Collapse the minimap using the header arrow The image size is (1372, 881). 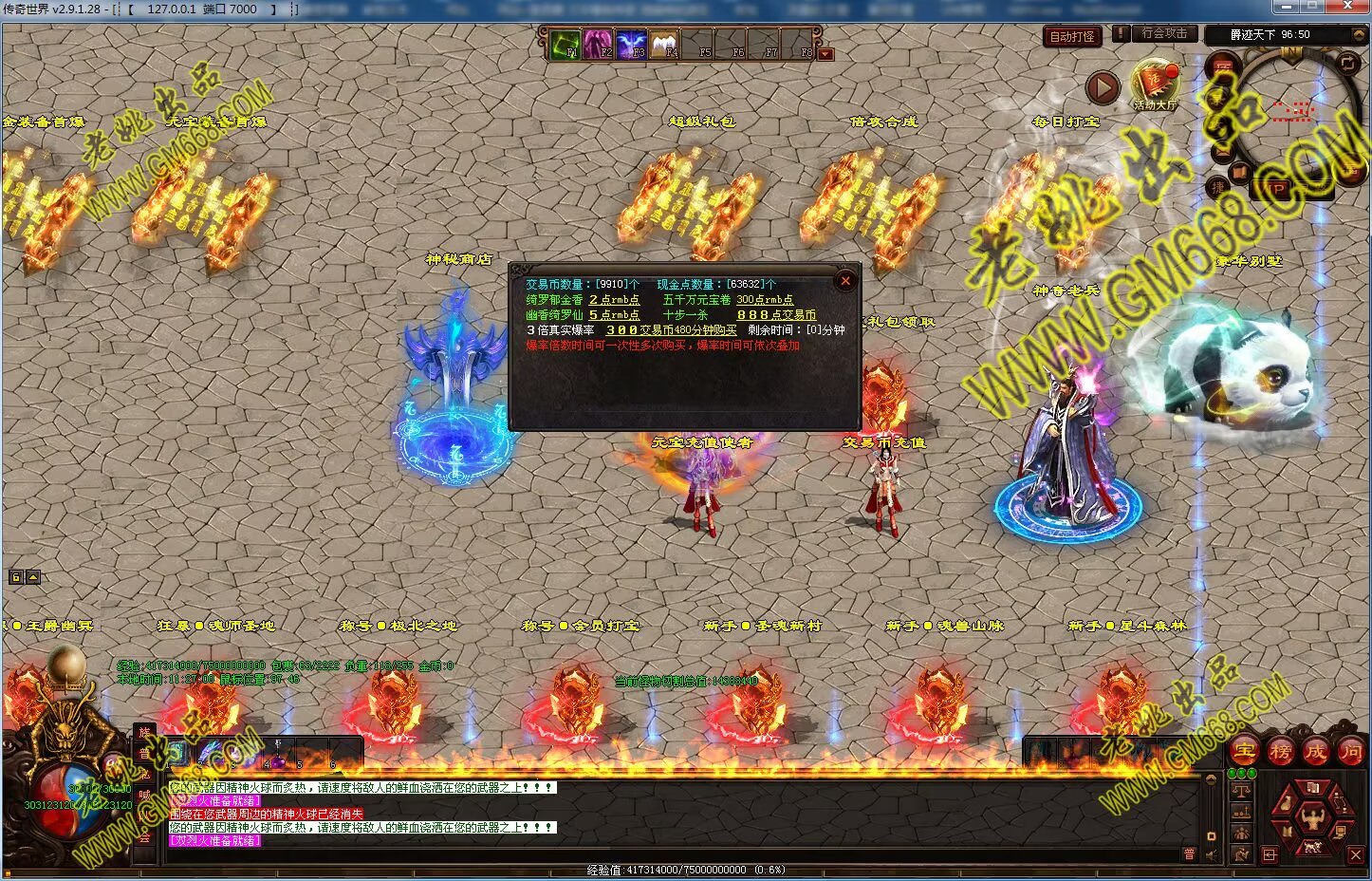tap(1360, 34)
